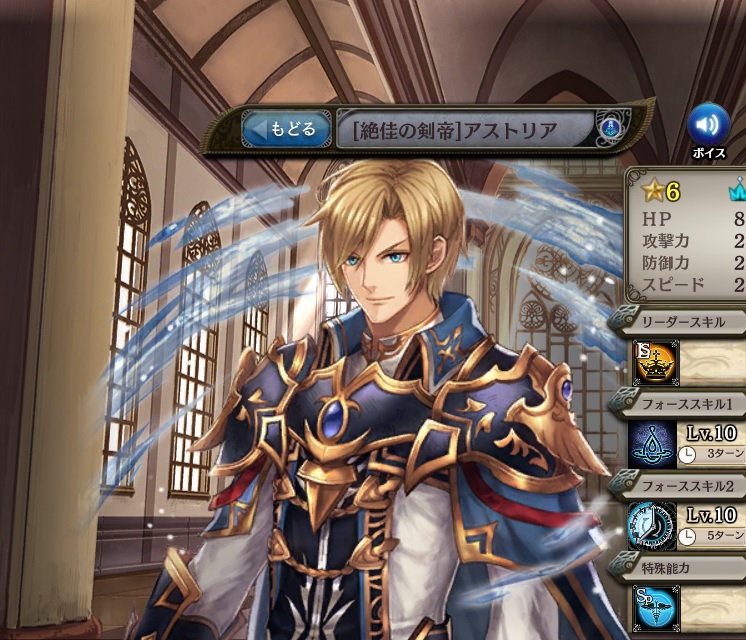746x640 pixels.
Task: Click the blue emblem beside character name
Action: pos(609,128)
